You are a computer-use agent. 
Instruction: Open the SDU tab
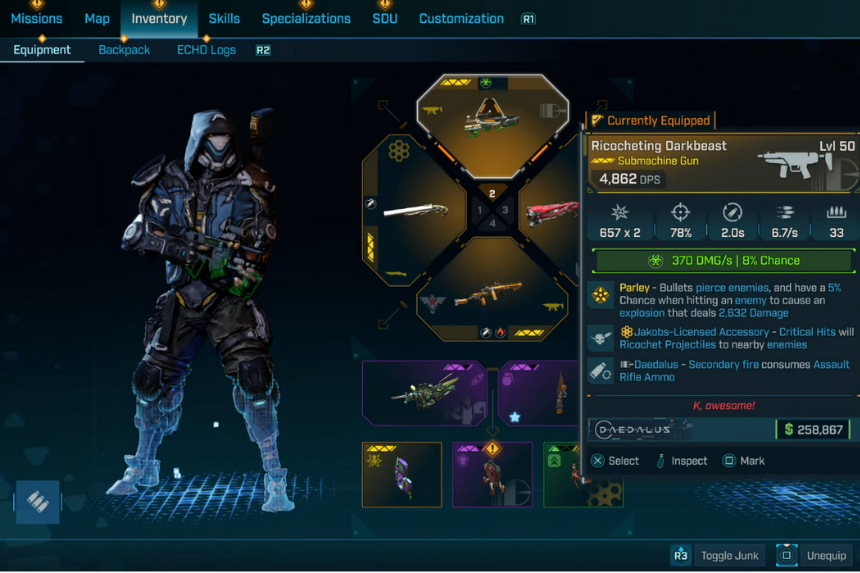tap(385, 19)
